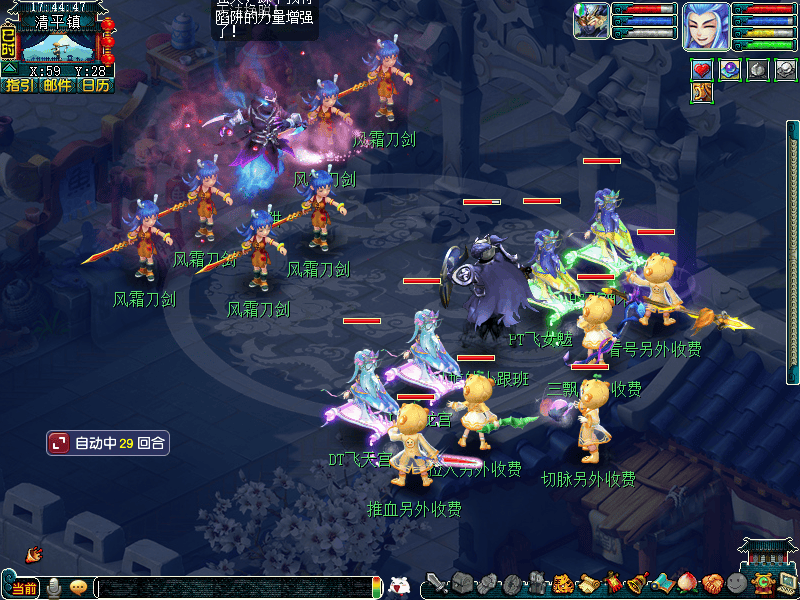Click the purple orb buff icon
This screenshot has height=600, width=800.
[730, 70]
